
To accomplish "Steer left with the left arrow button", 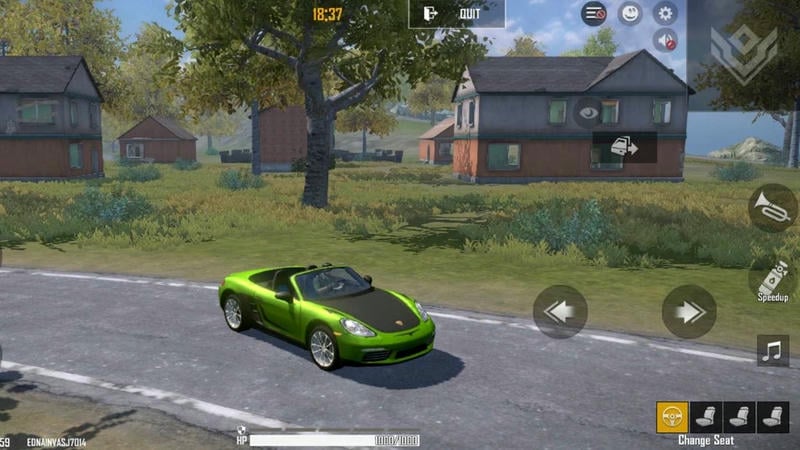I will [x=560, y=312].
